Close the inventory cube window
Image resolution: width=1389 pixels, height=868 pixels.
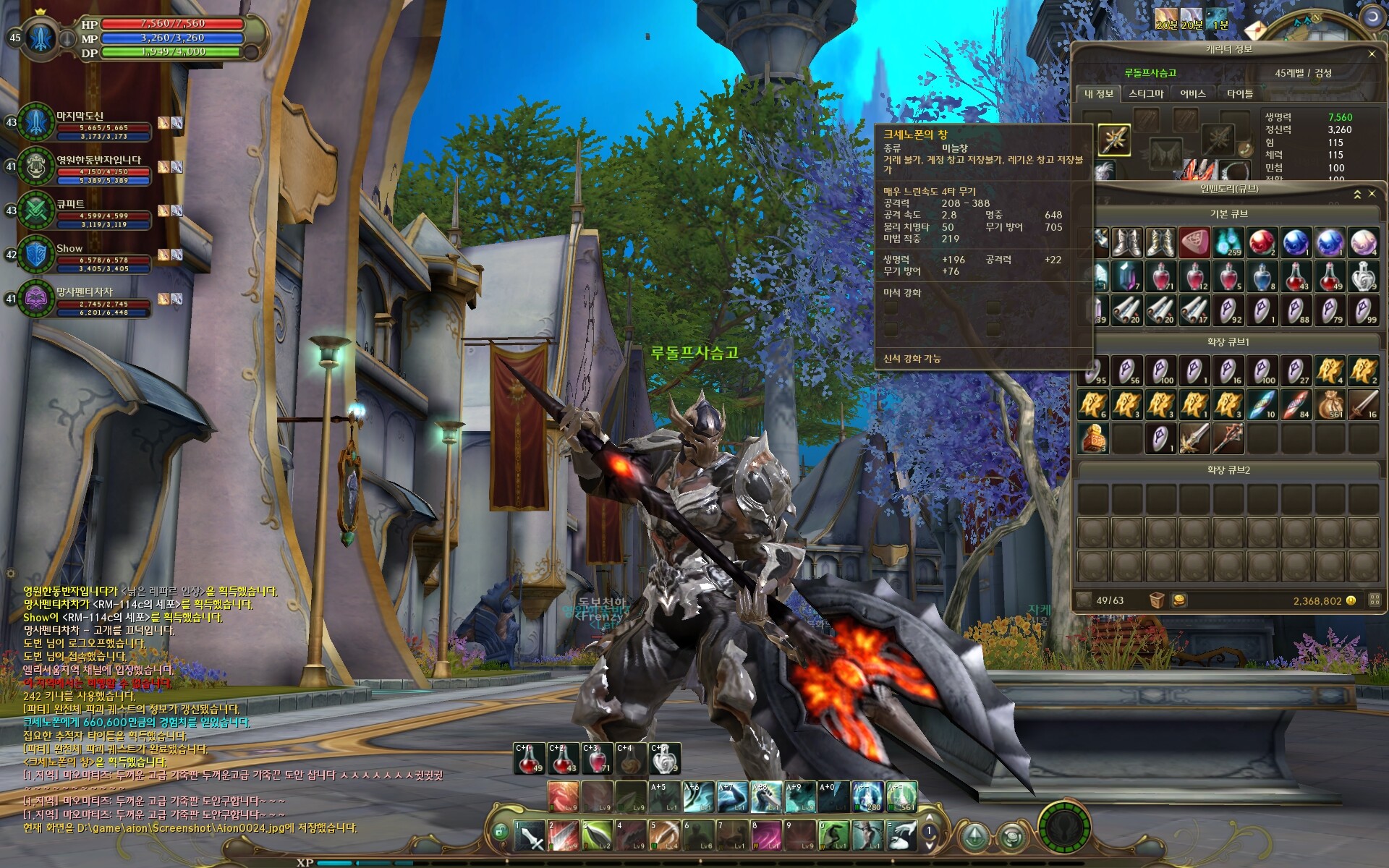[1372, 194]
